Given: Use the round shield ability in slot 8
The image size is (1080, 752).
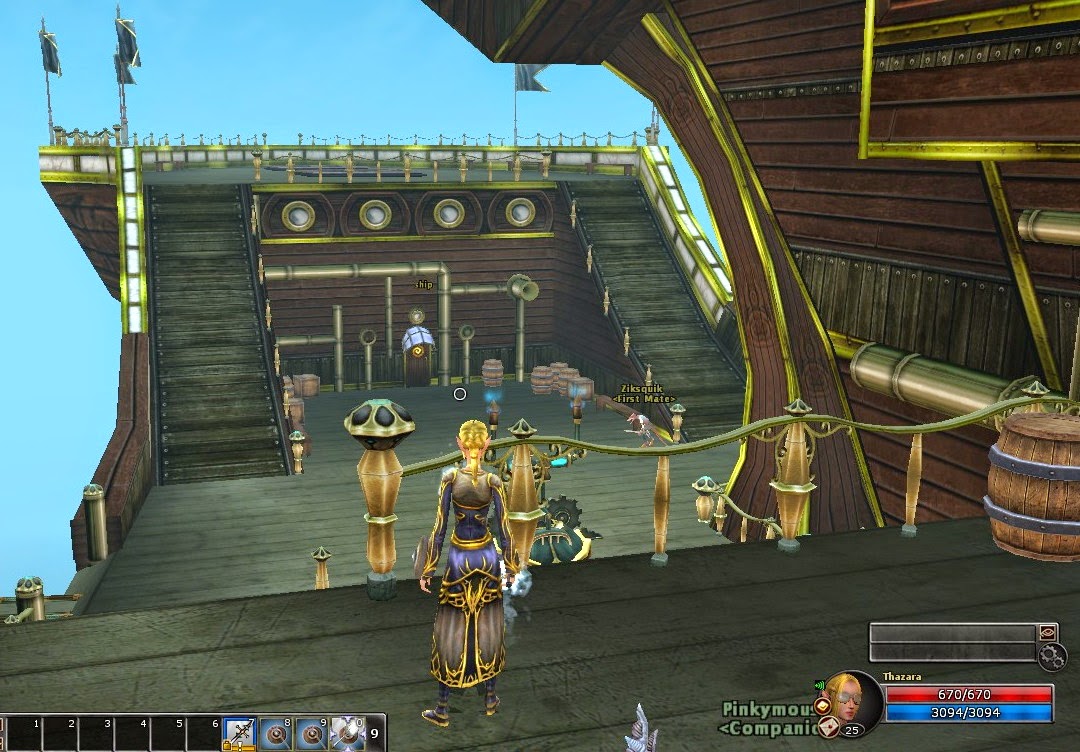Looking at the screenshot, I should 276,733.
